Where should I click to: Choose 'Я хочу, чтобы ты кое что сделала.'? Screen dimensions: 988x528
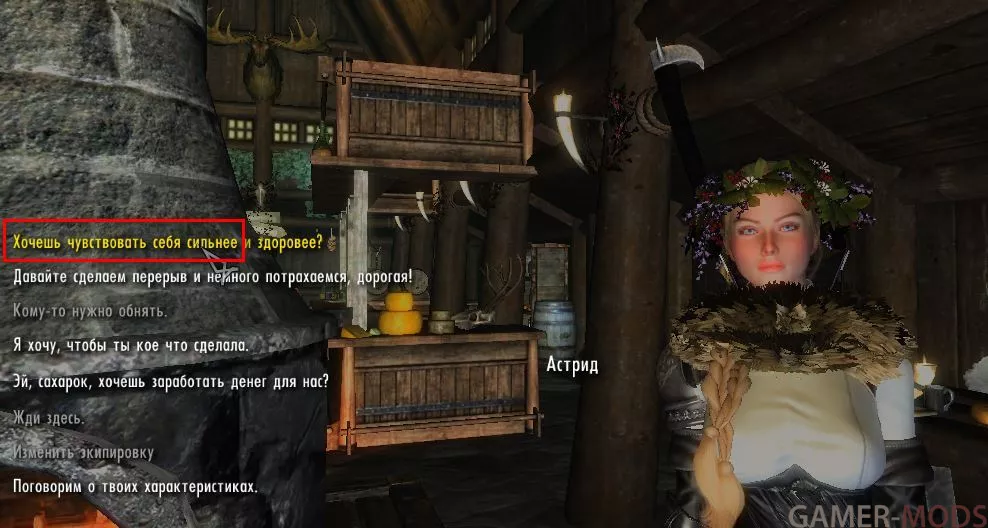tap(131, 346)
